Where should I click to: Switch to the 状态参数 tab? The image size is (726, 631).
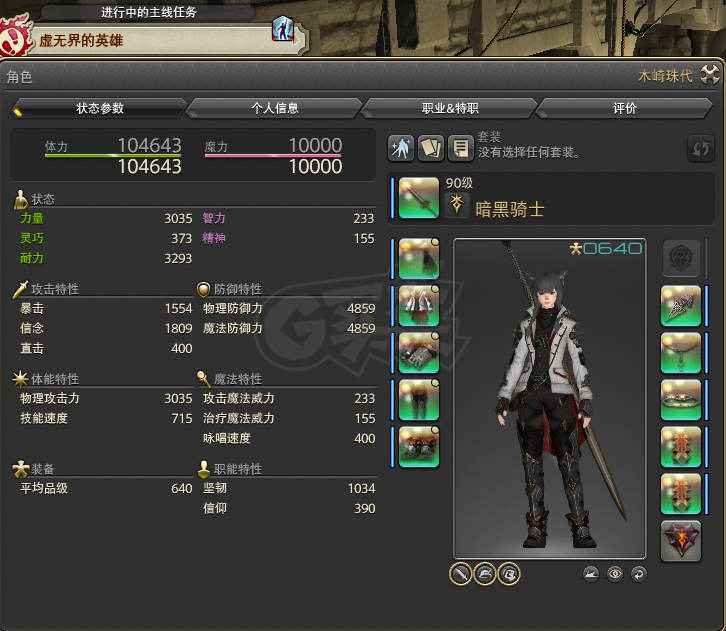[100, 108]
